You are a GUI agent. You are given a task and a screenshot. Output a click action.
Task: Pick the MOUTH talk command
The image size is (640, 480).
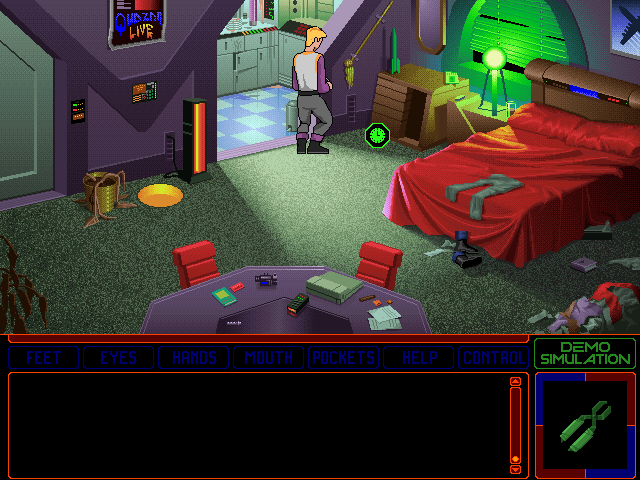(x=268, y=358)
